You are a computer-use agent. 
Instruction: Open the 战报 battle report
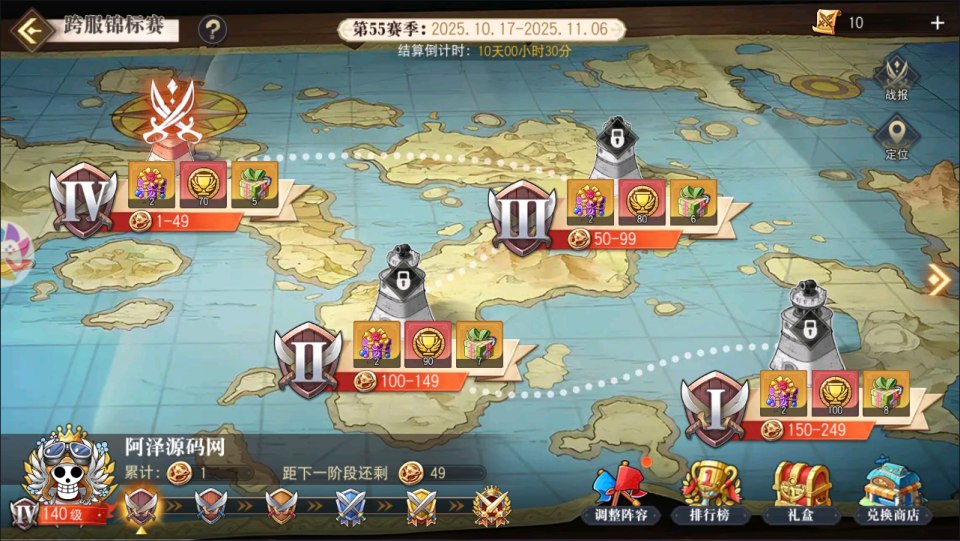896,79
